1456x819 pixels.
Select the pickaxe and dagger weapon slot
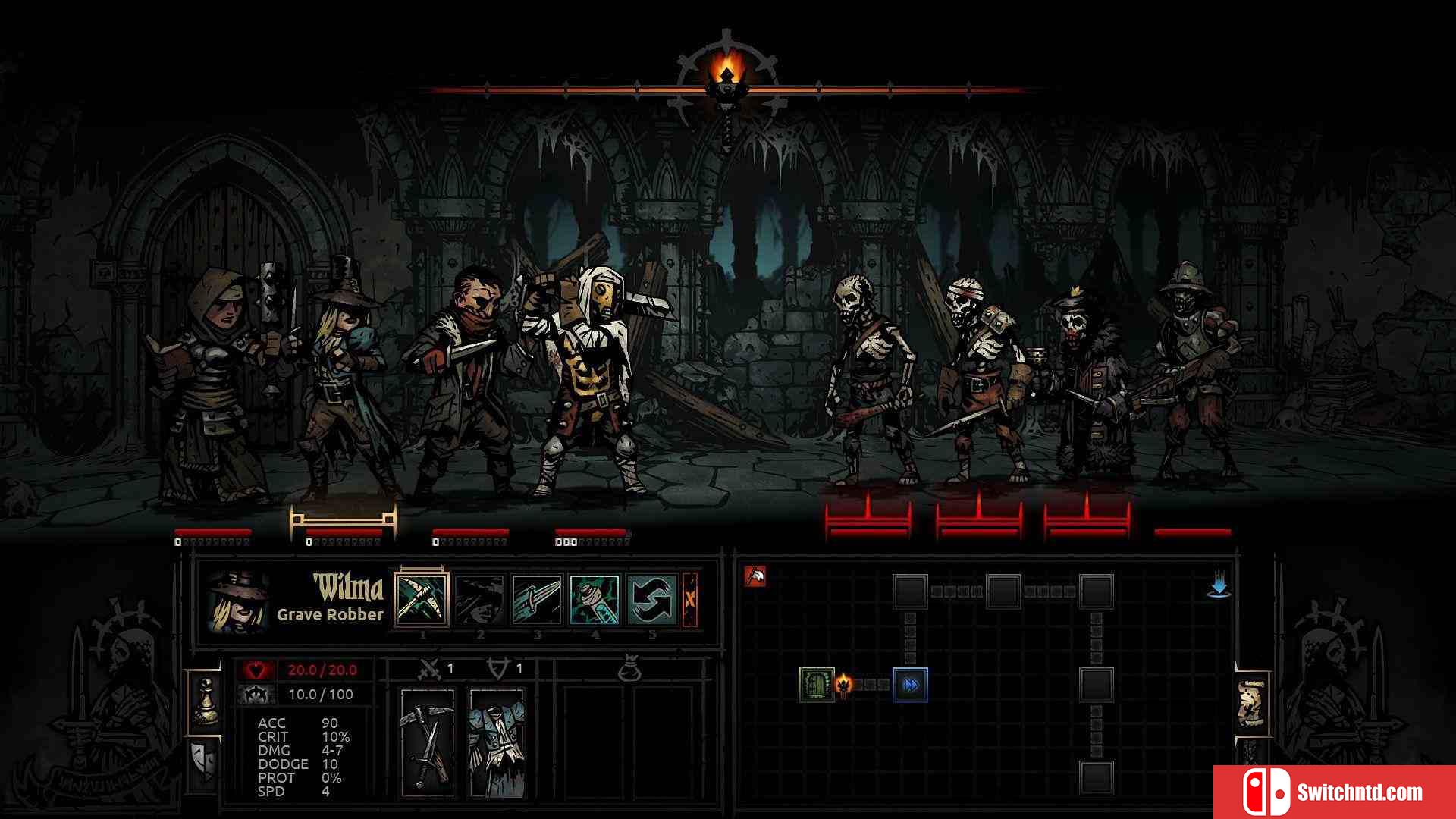pos(428,742)
